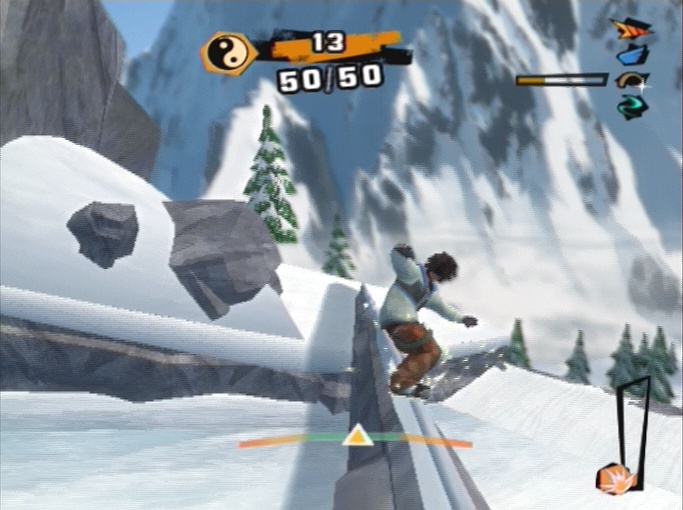Choose the blue wing-shaped icon
This screenshot has height=510, width=683.
coord(632,55)
